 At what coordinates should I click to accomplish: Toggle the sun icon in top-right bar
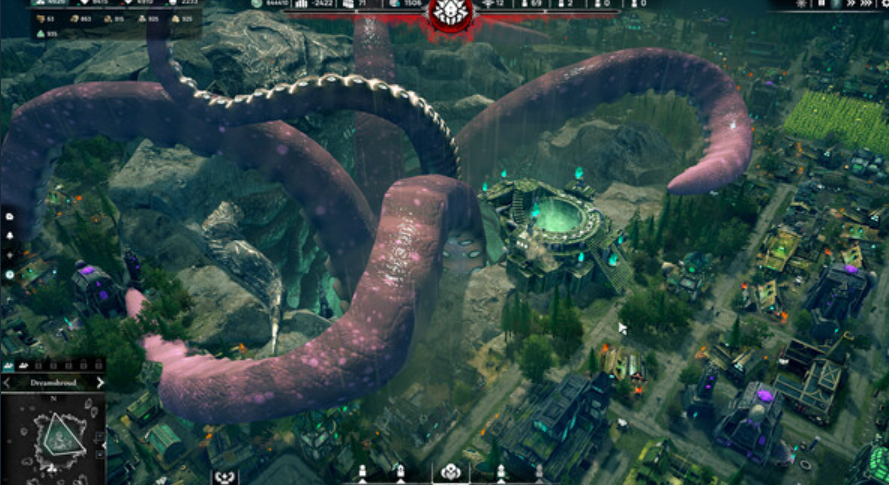pyautogui.click(x=799, y=4)
